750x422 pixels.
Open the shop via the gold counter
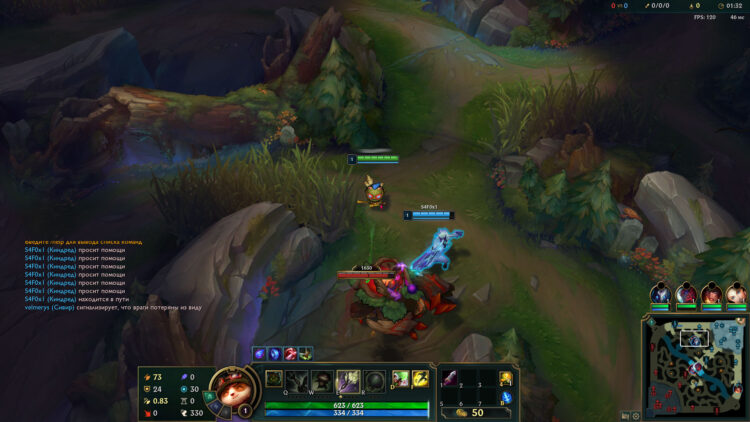471,412
